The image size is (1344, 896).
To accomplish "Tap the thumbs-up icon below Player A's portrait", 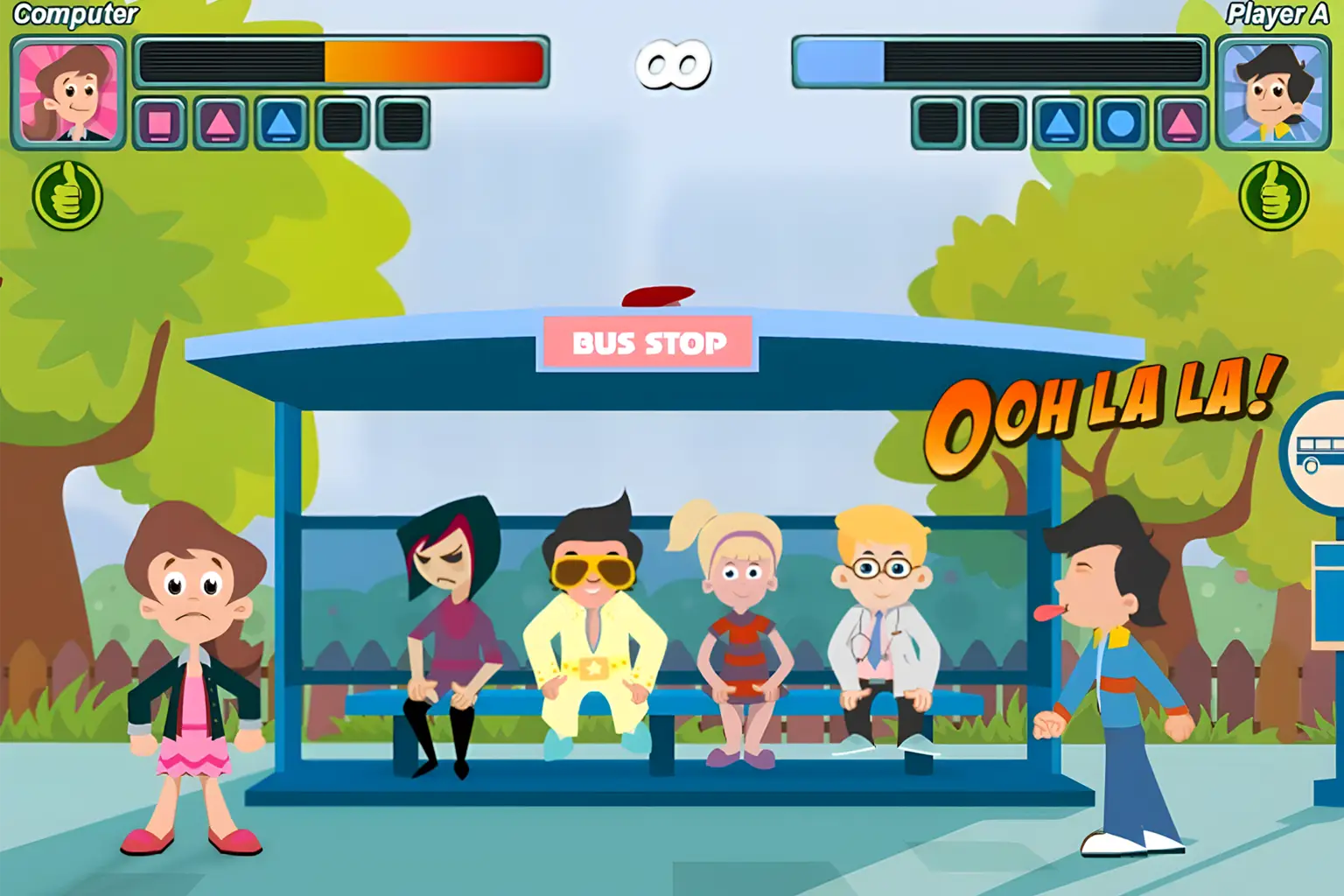I will point(1274,196).
